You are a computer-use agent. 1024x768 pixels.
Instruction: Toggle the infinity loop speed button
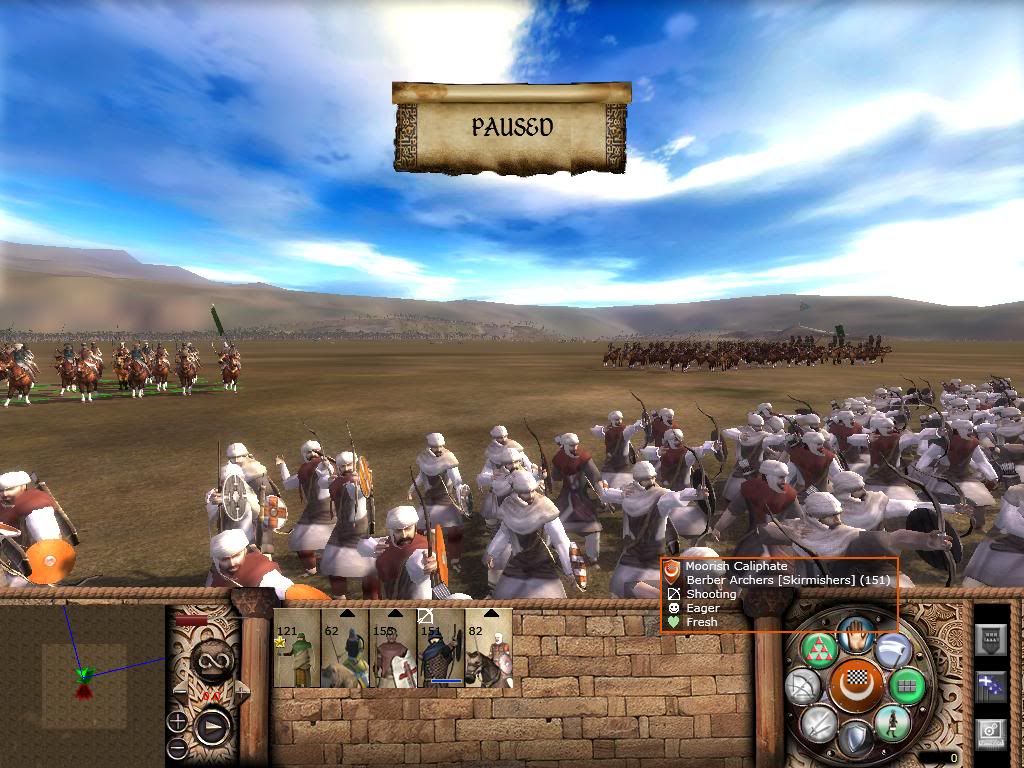[x=214, y=657]
